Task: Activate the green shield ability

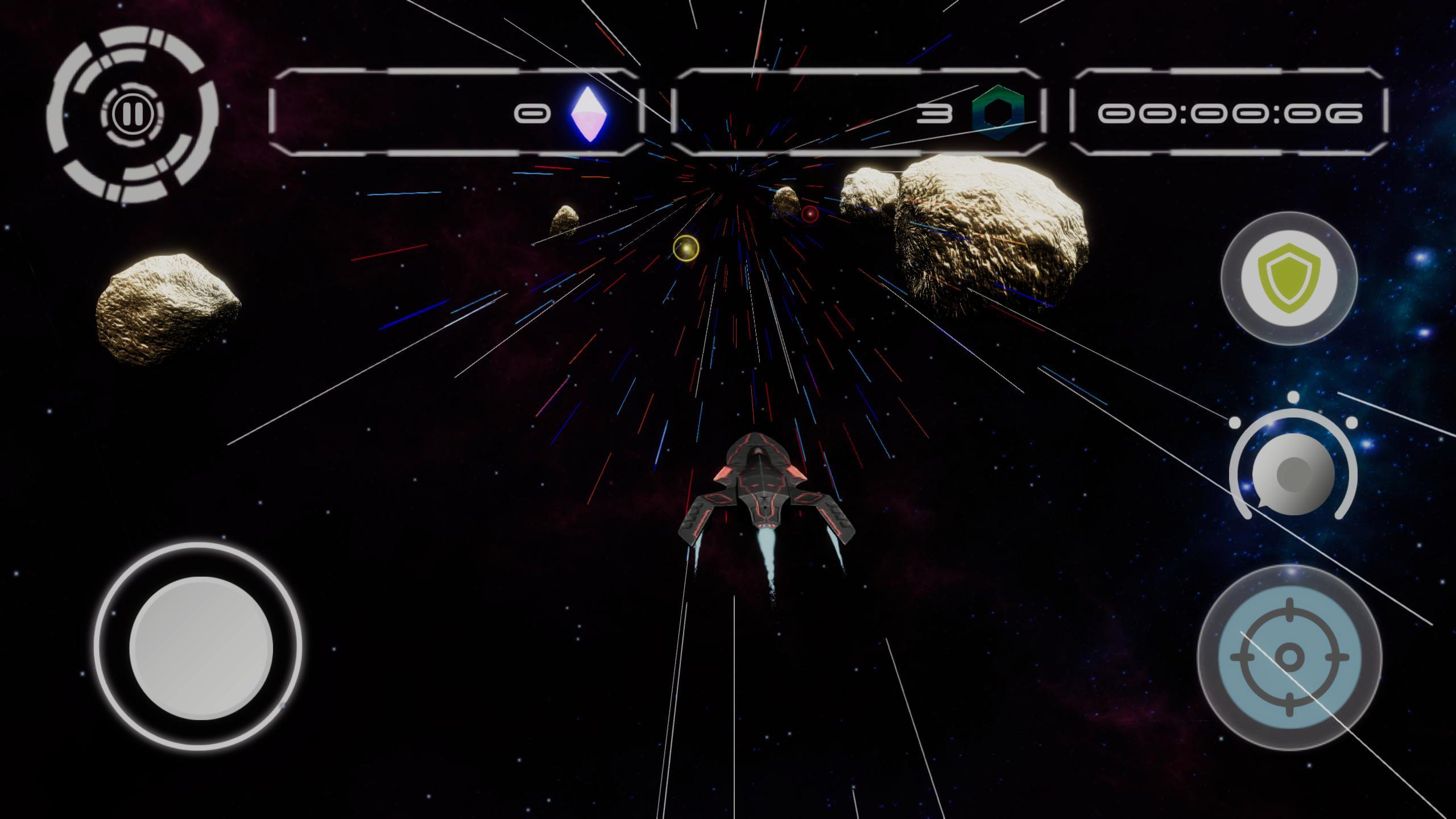Action: click(x=1289, y=278)
